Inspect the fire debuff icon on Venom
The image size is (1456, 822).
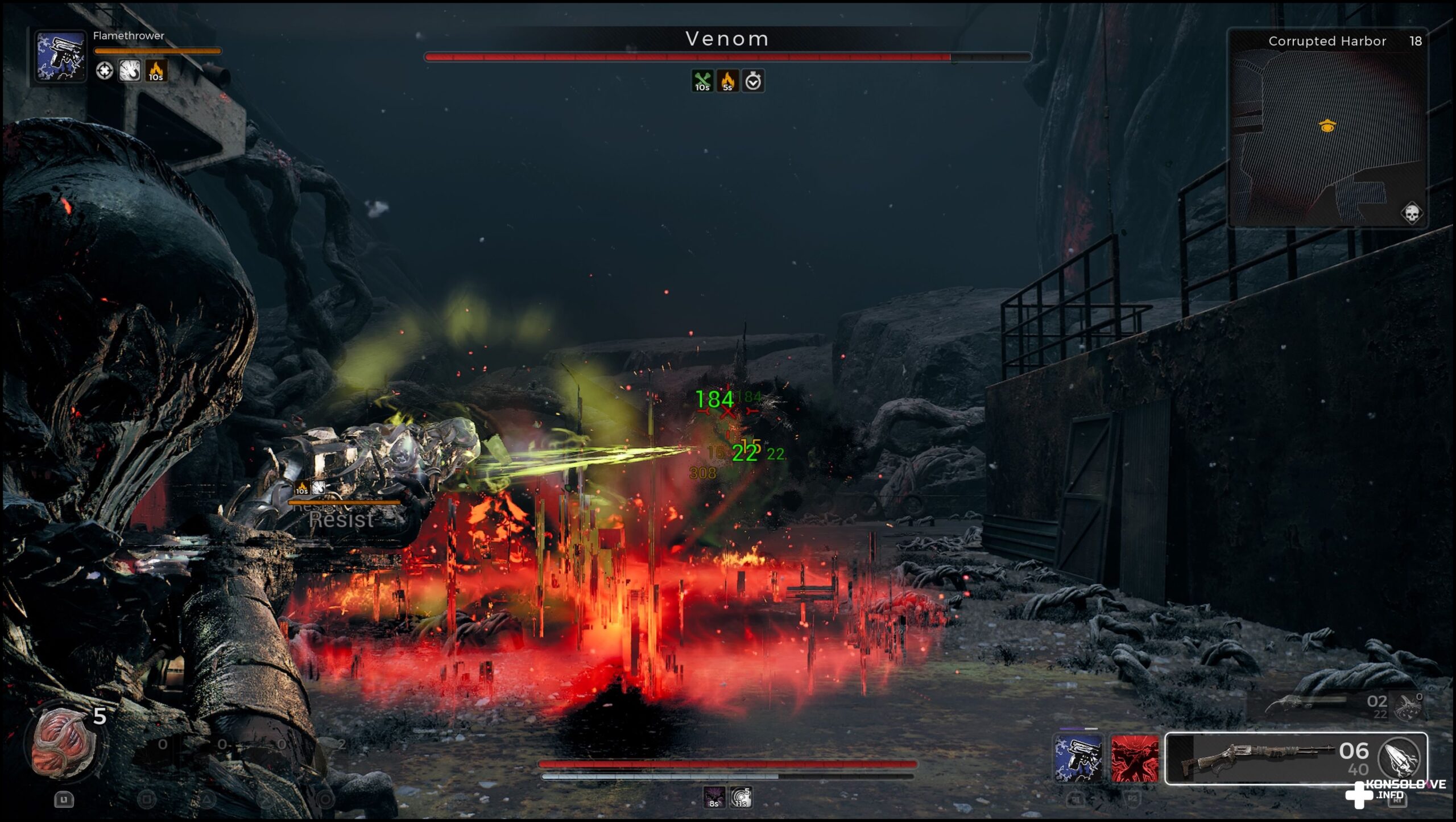click(x=727, y=81)
